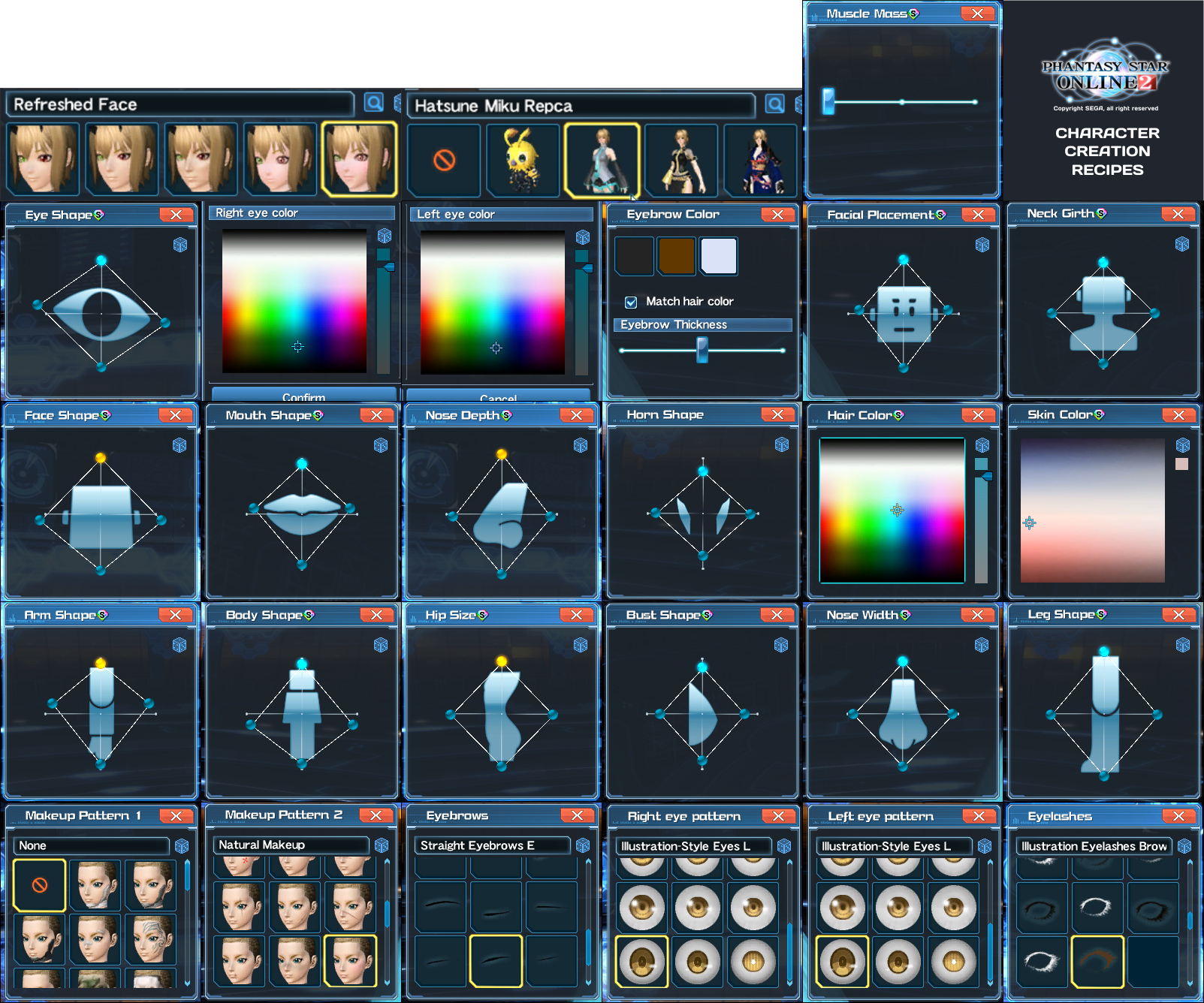Select None in Makeup Pattern 1
Viewport: 1204px width, 1003px height.
(x=38, y=884)
